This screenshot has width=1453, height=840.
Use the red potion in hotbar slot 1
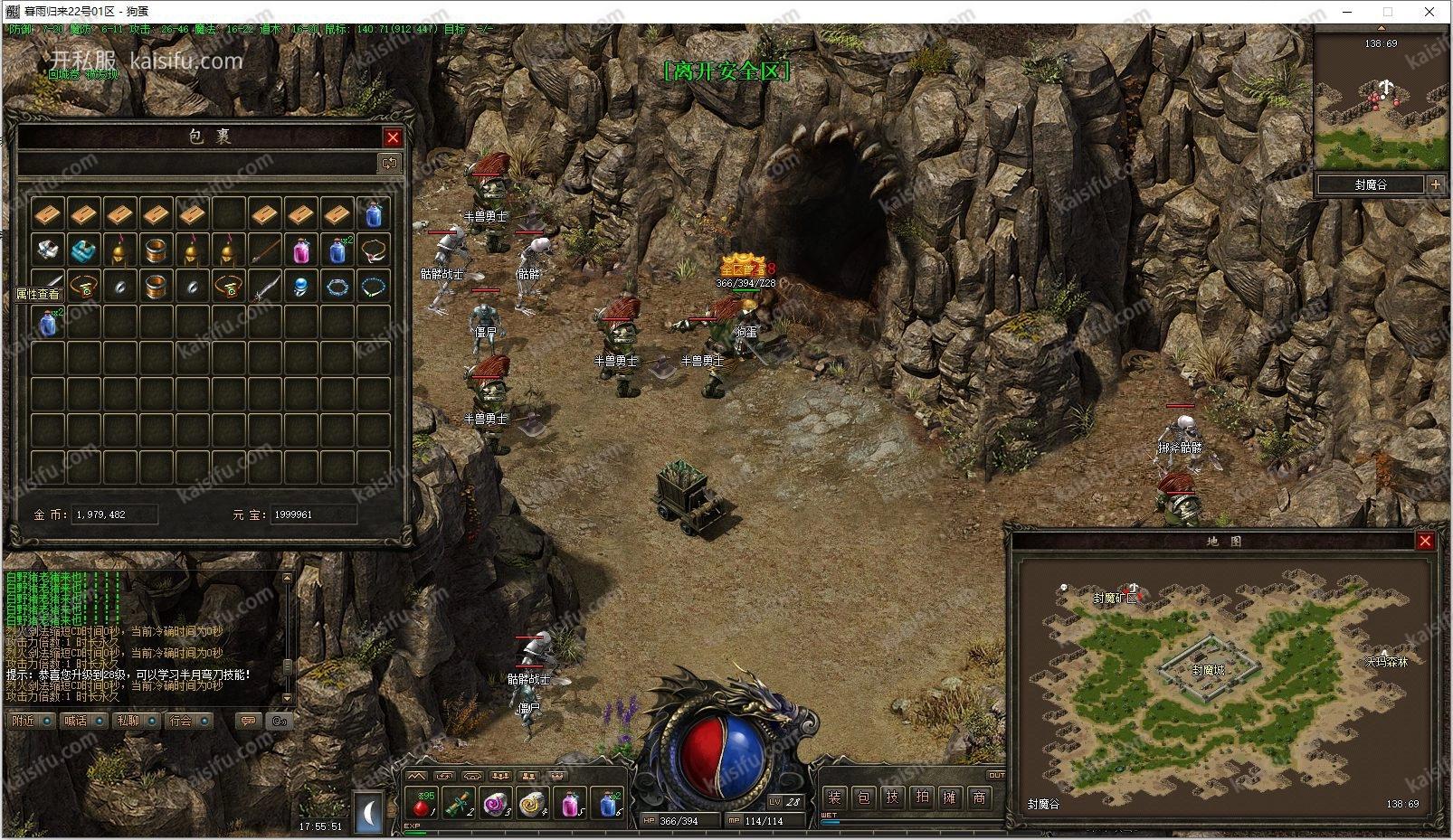pos(423,803)
